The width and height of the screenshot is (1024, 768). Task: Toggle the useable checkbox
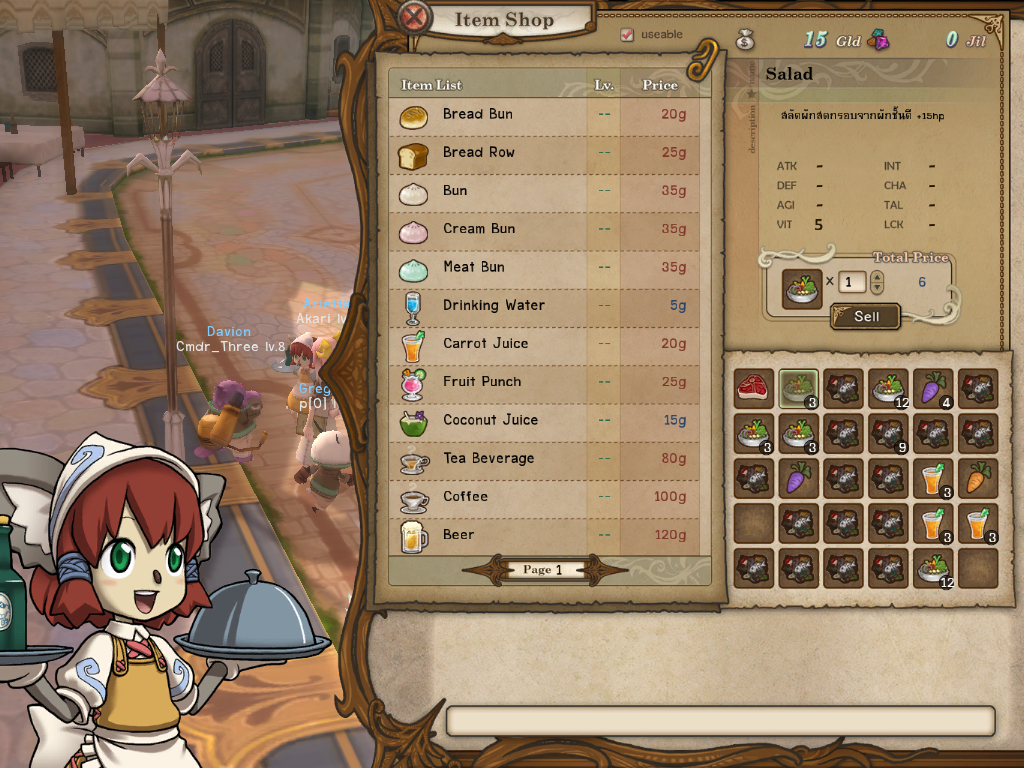(627, 35)
